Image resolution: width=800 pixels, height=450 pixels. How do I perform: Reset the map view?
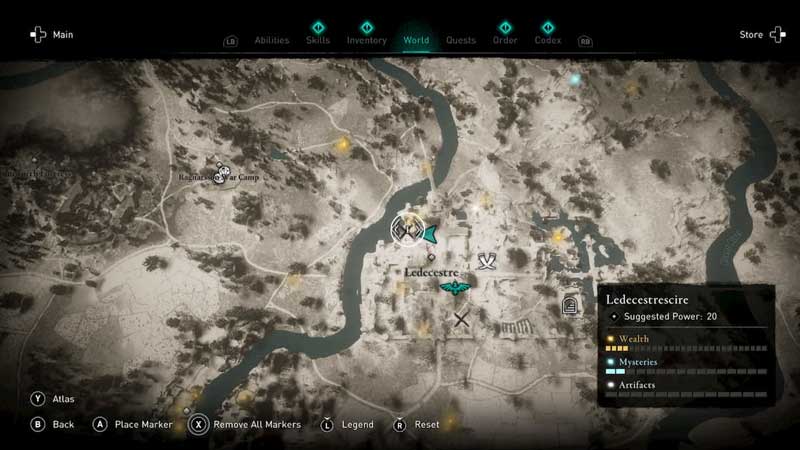coord(418,424)
